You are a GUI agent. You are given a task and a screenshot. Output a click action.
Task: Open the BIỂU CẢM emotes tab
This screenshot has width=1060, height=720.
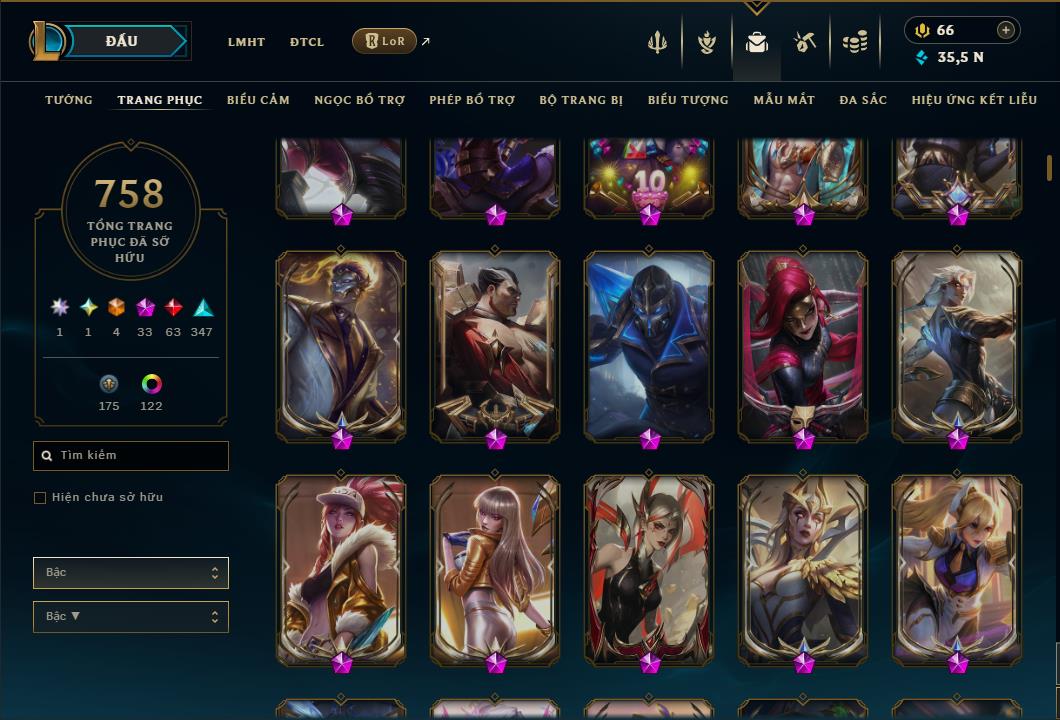coord(258,100)
